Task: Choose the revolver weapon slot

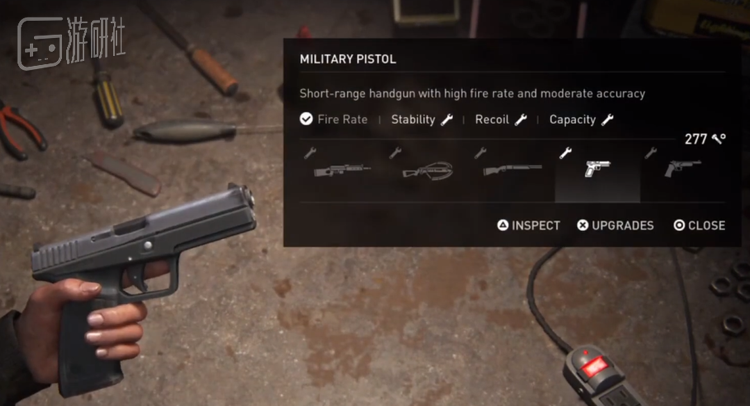Action: tap(682, 170)
